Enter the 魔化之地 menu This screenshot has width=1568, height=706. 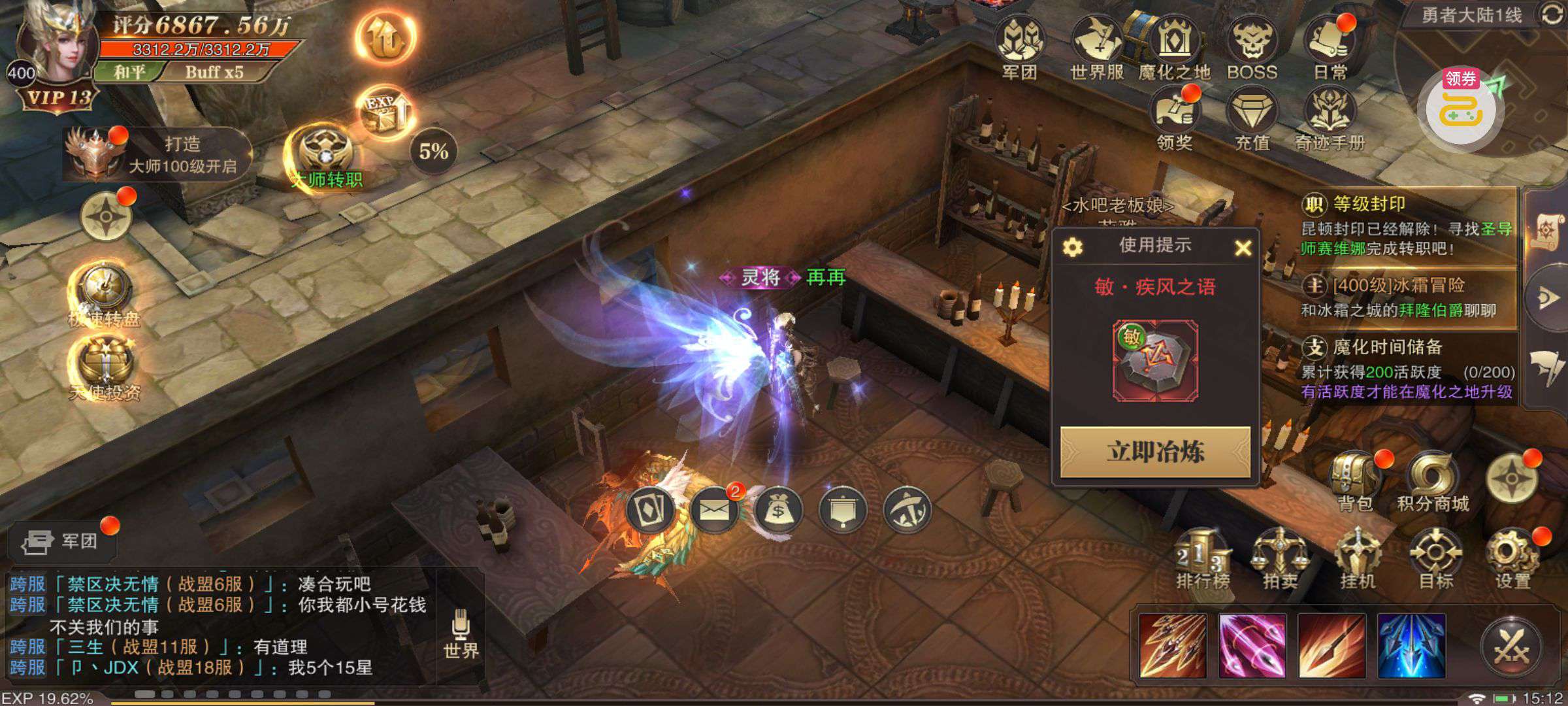(x=1173, y=46)
